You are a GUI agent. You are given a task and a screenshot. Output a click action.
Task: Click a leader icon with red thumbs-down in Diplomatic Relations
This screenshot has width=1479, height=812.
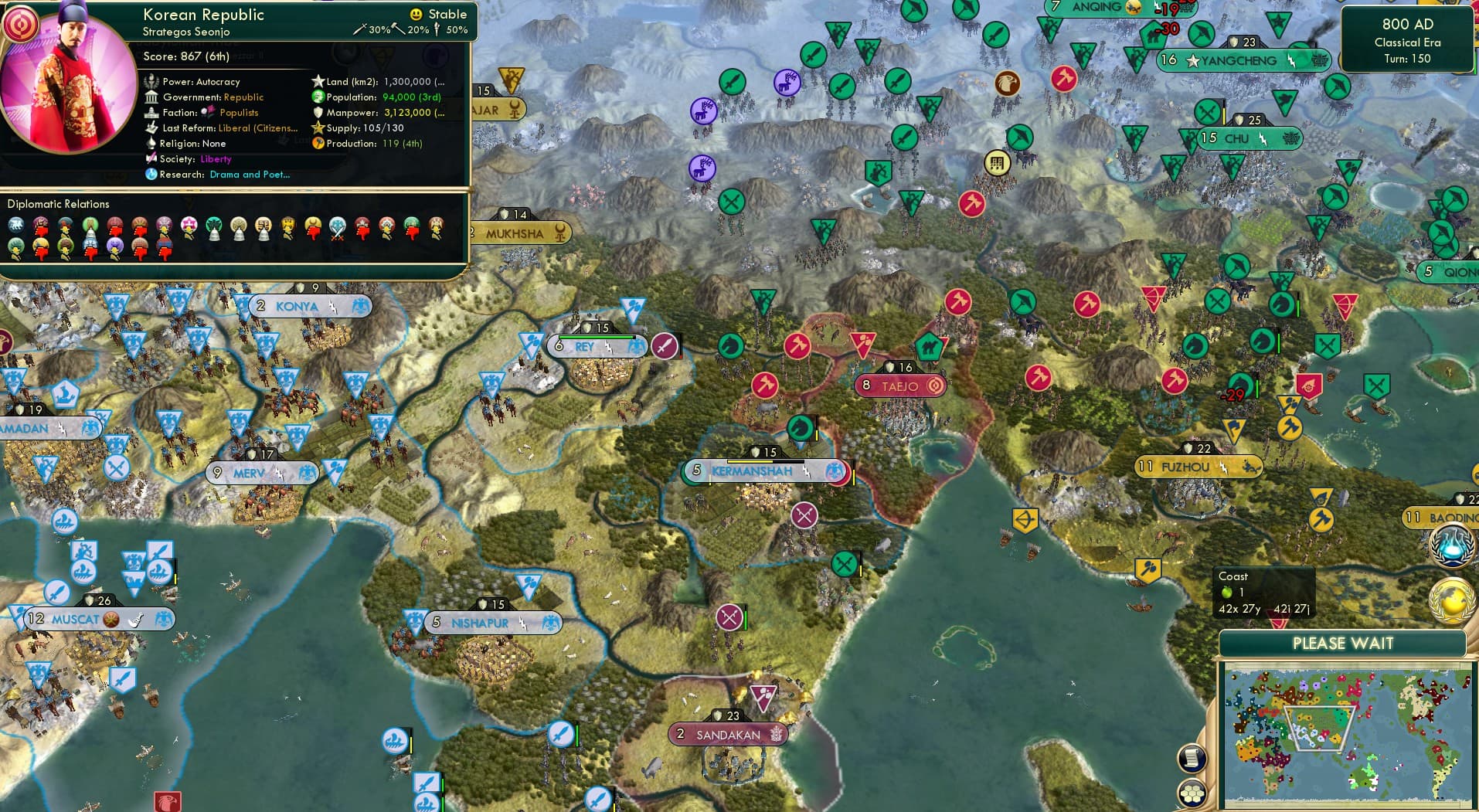click(40, 226)
